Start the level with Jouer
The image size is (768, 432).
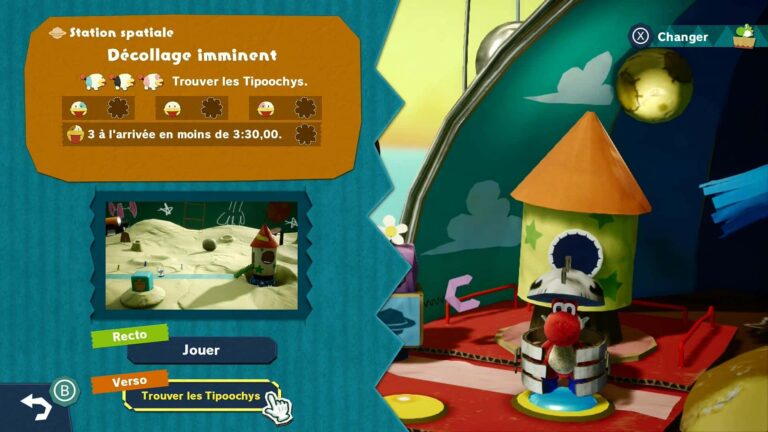pyautogui.click(x=201, y=350)
